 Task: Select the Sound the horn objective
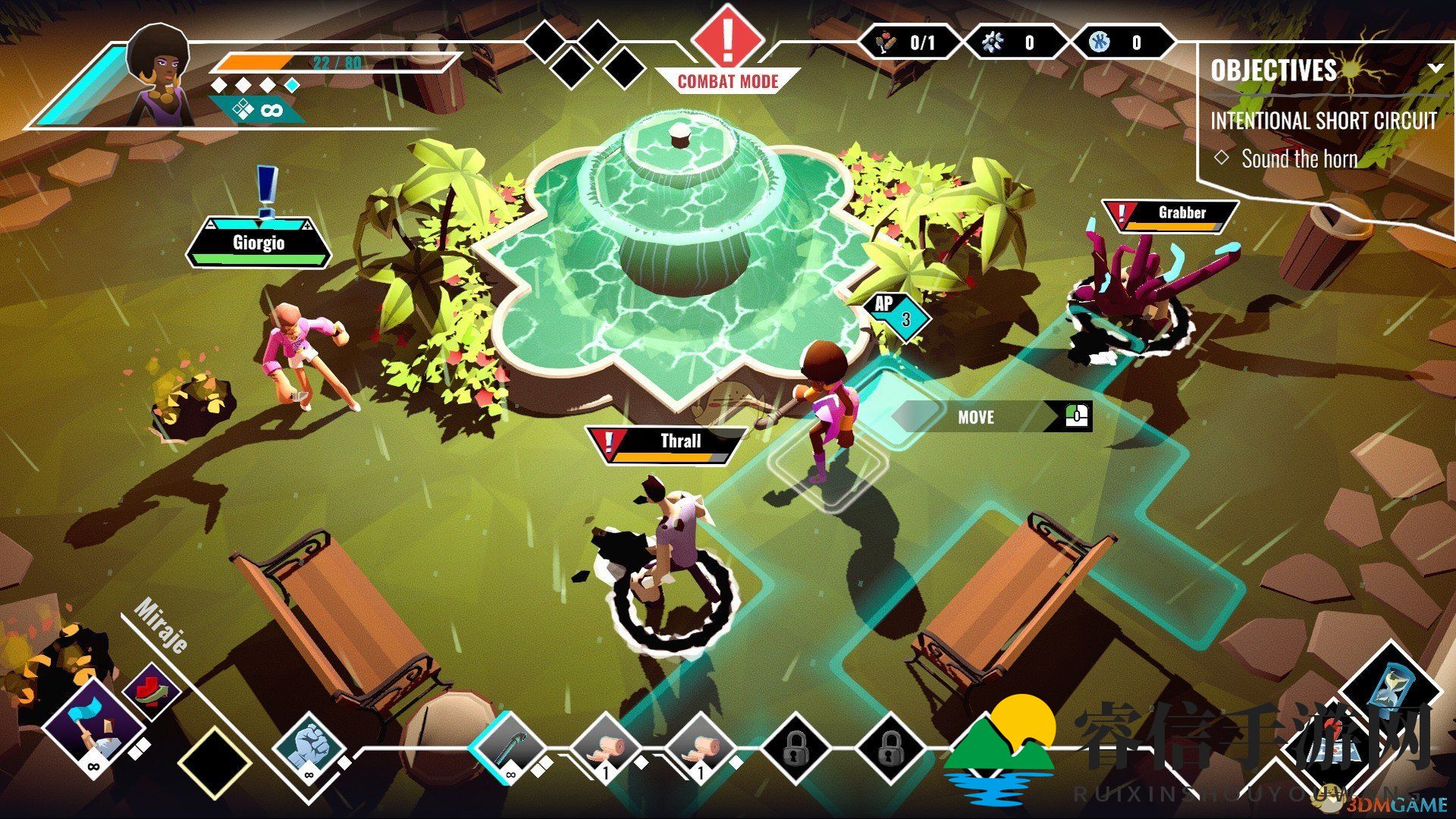coord(1298,159)
